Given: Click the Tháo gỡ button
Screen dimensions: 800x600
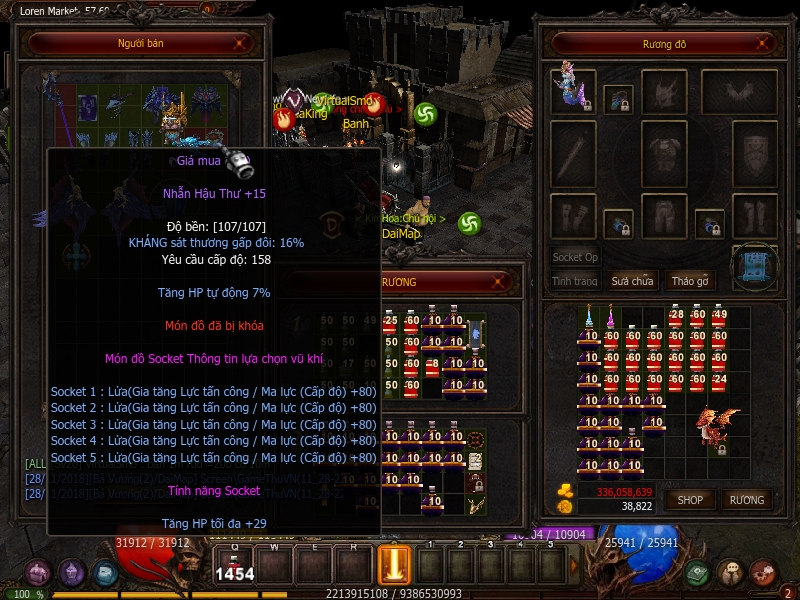Looking at the screenshot, I should click(x=690, y=281).
